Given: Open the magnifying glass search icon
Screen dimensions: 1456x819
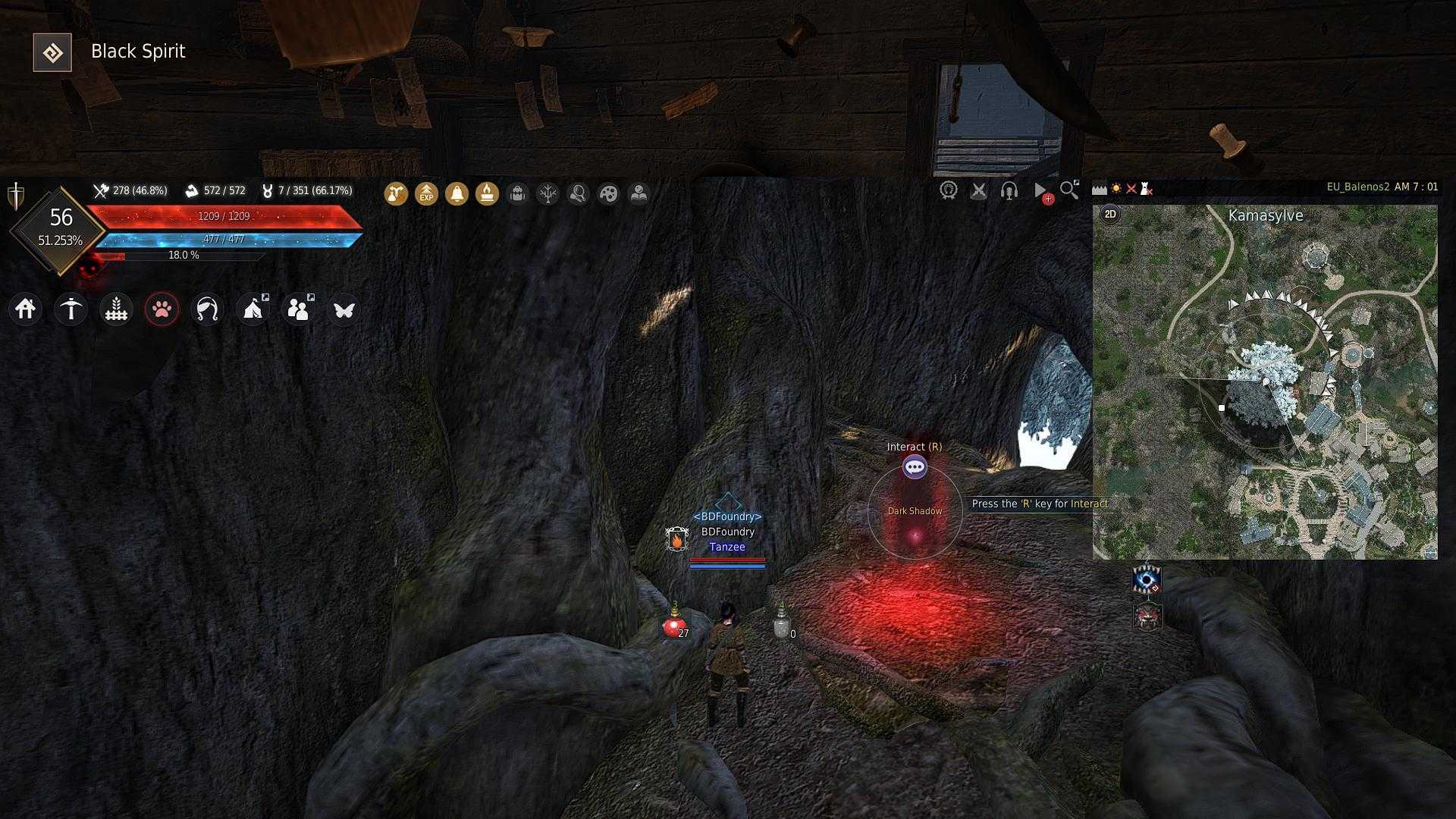Looking at the screenshot, I should click(x=1069, y=190).
